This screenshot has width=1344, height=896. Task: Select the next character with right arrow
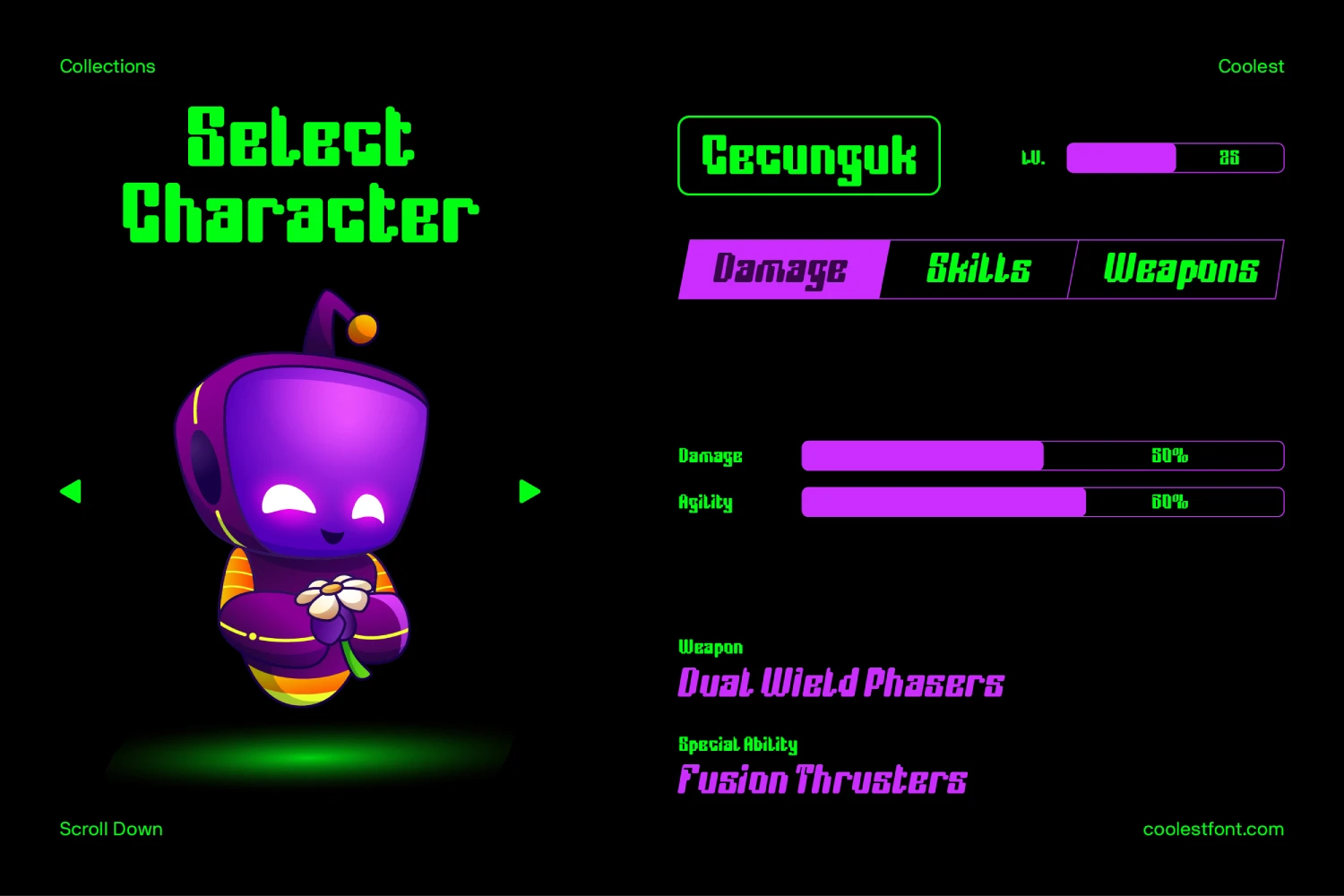coord(530,491)
